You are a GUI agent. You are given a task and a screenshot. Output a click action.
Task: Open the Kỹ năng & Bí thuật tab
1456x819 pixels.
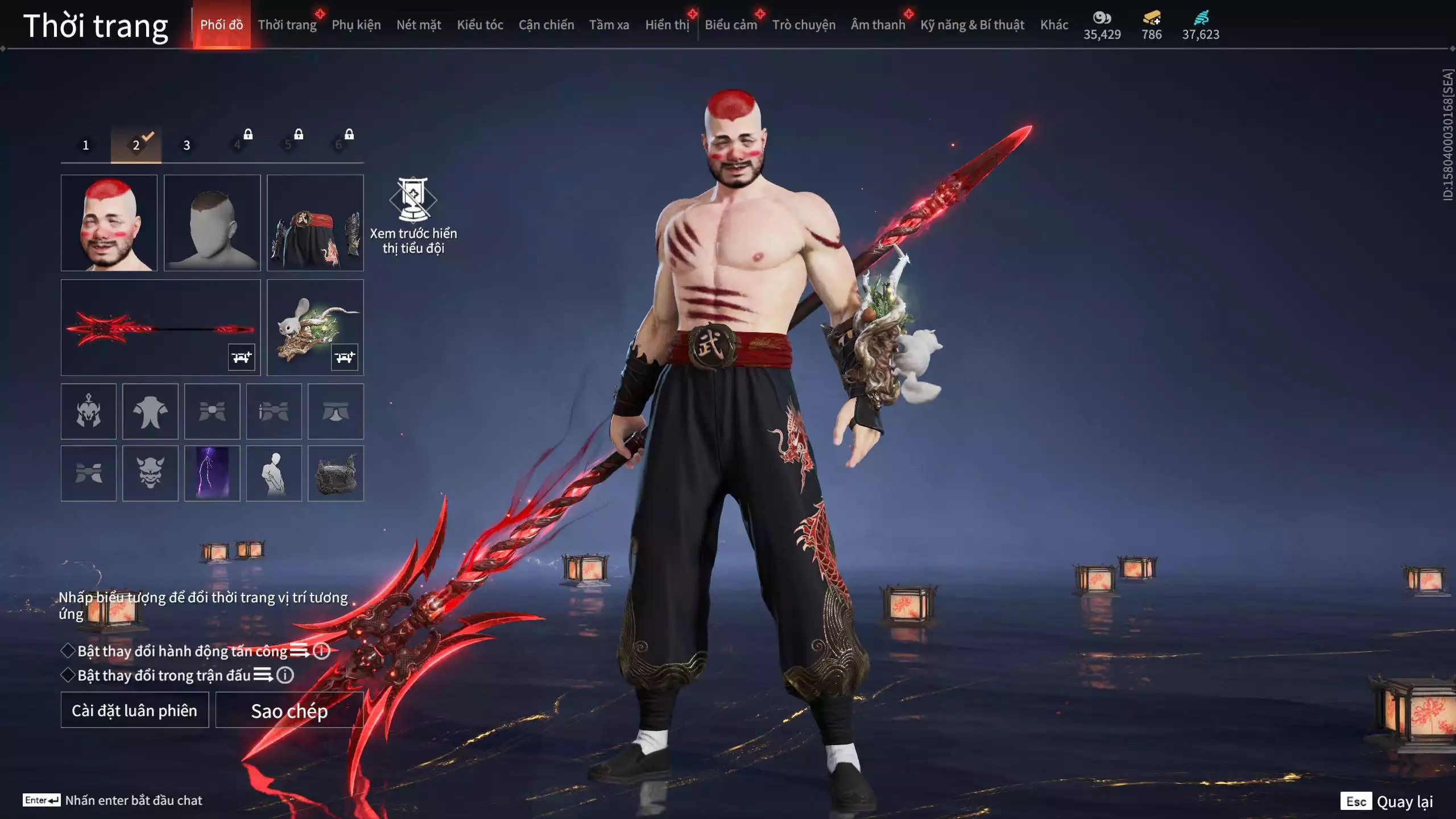pos(972,25)
